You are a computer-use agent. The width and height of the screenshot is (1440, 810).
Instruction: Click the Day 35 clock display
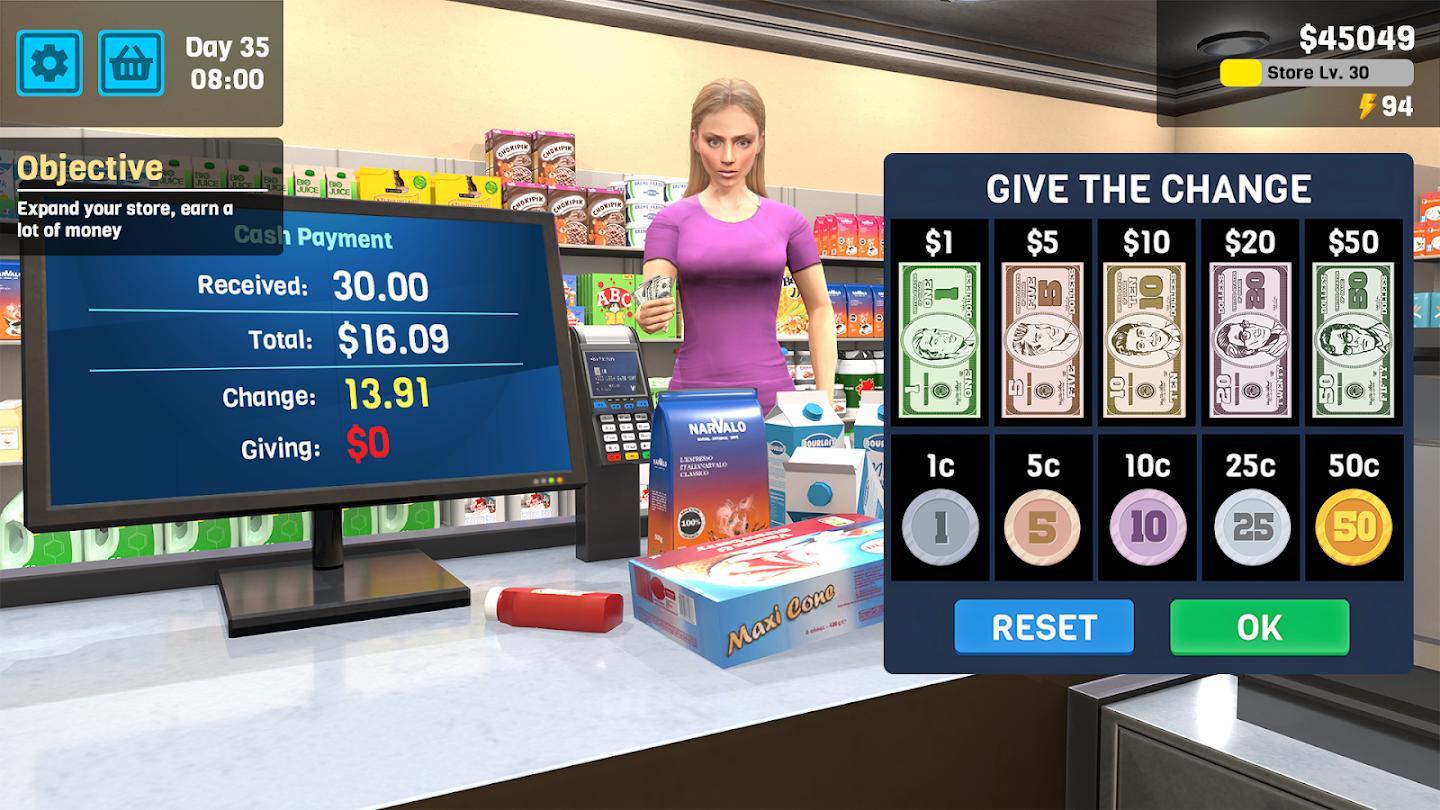[226, 63]
